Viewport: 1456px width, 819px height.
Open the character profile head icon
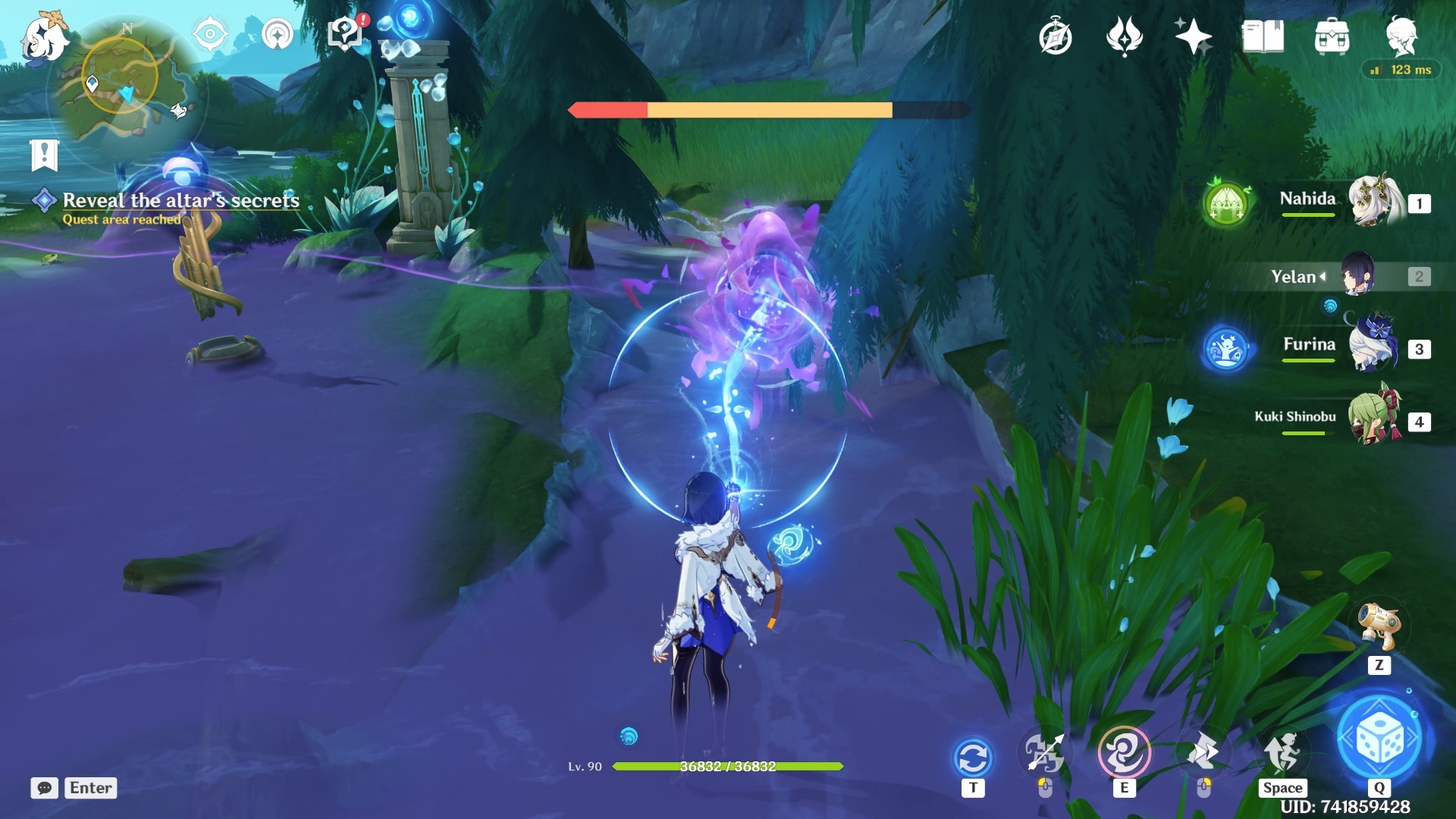pos(1401,36)
